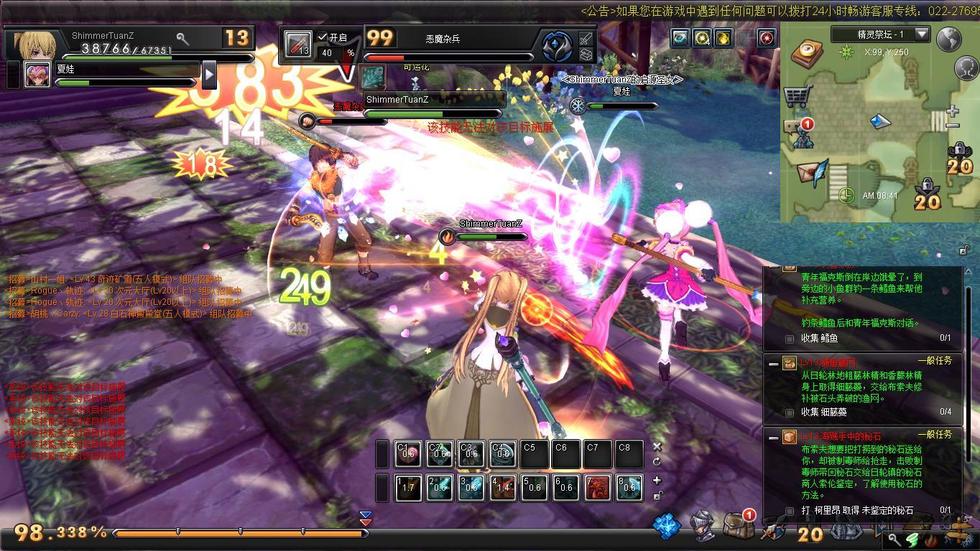Close the skill hotbar with the X button
The height and width of the screenshot is (551, 980).
click(657, 447)
